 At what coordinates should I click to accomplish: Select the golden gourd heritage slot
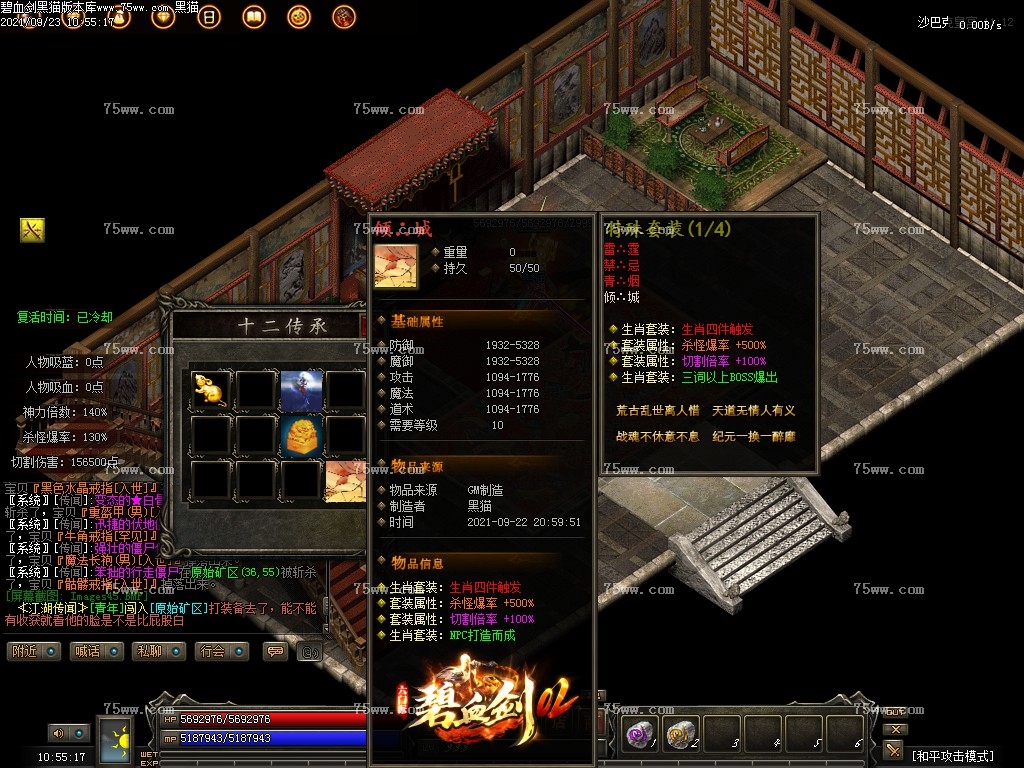point(209,389)
